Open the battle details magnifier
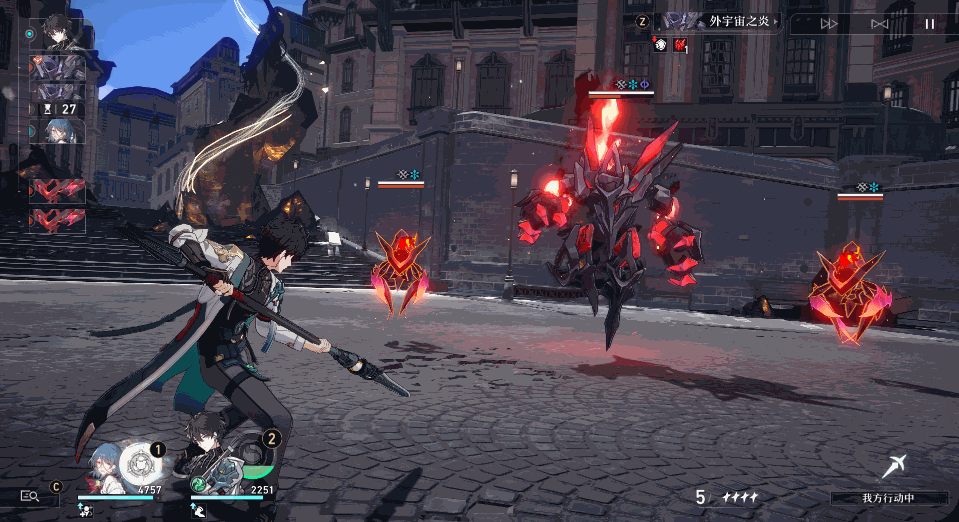This screenshot has width=959, height=522. (29, 495)
